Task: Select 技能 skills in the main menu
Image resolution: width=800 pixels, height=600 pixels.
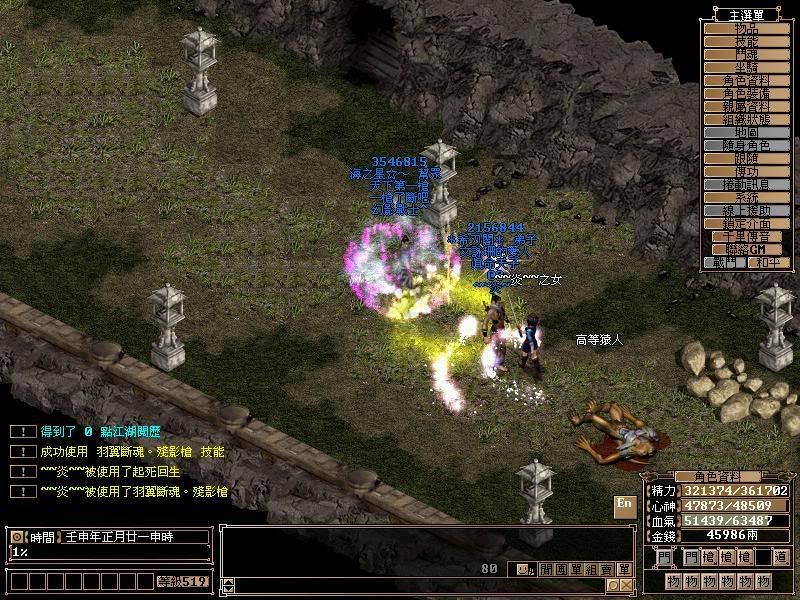Action: pos(746,42)
